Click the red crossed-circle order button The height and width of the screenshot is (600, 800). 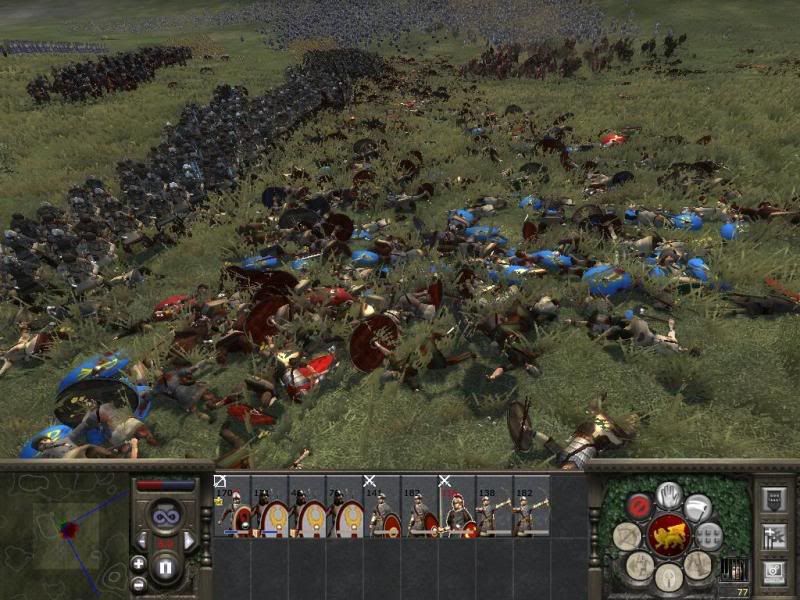[639, 505]
